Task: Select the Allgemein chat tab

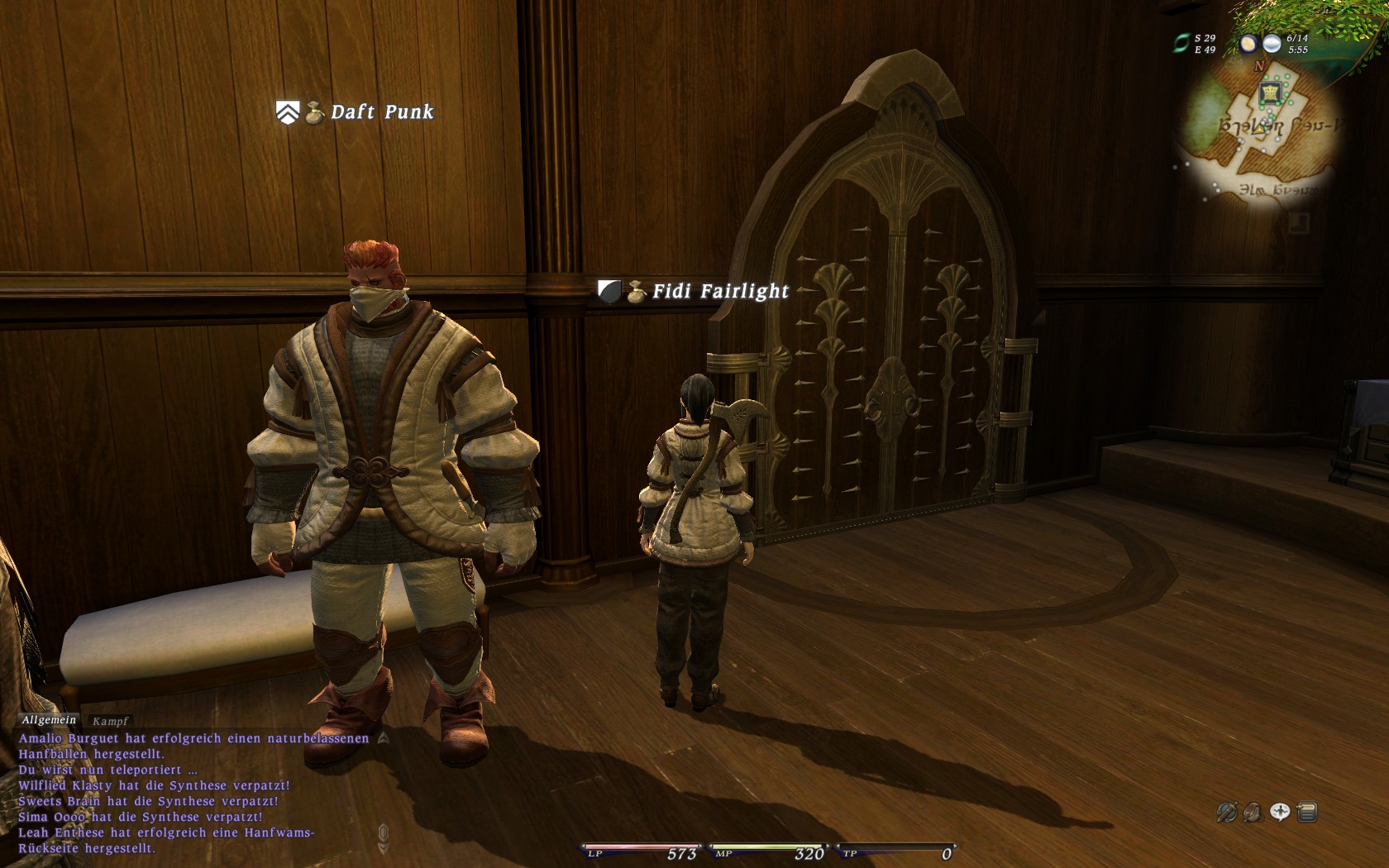Action: pyautogui.click(x=49, y=720)
